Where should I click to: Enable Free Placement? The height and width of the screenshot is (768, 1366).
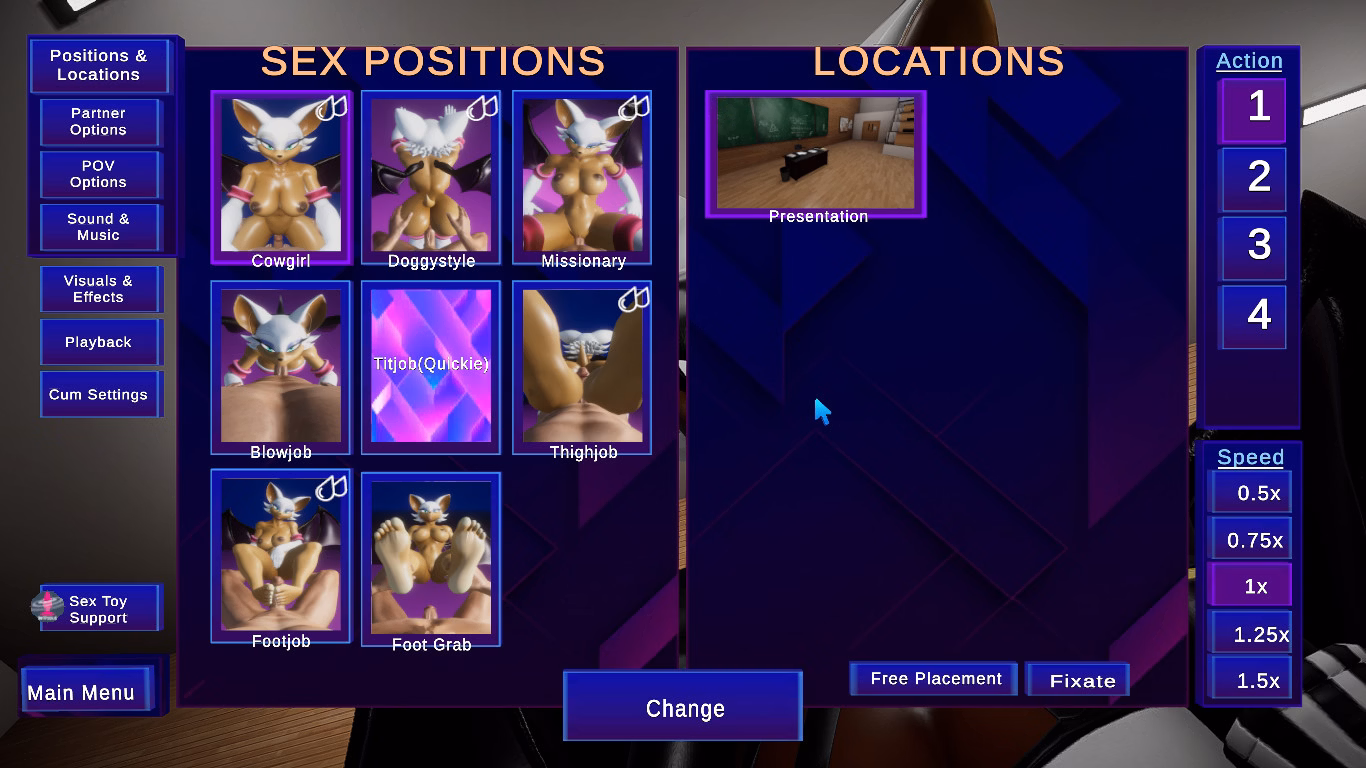[935, 679]
